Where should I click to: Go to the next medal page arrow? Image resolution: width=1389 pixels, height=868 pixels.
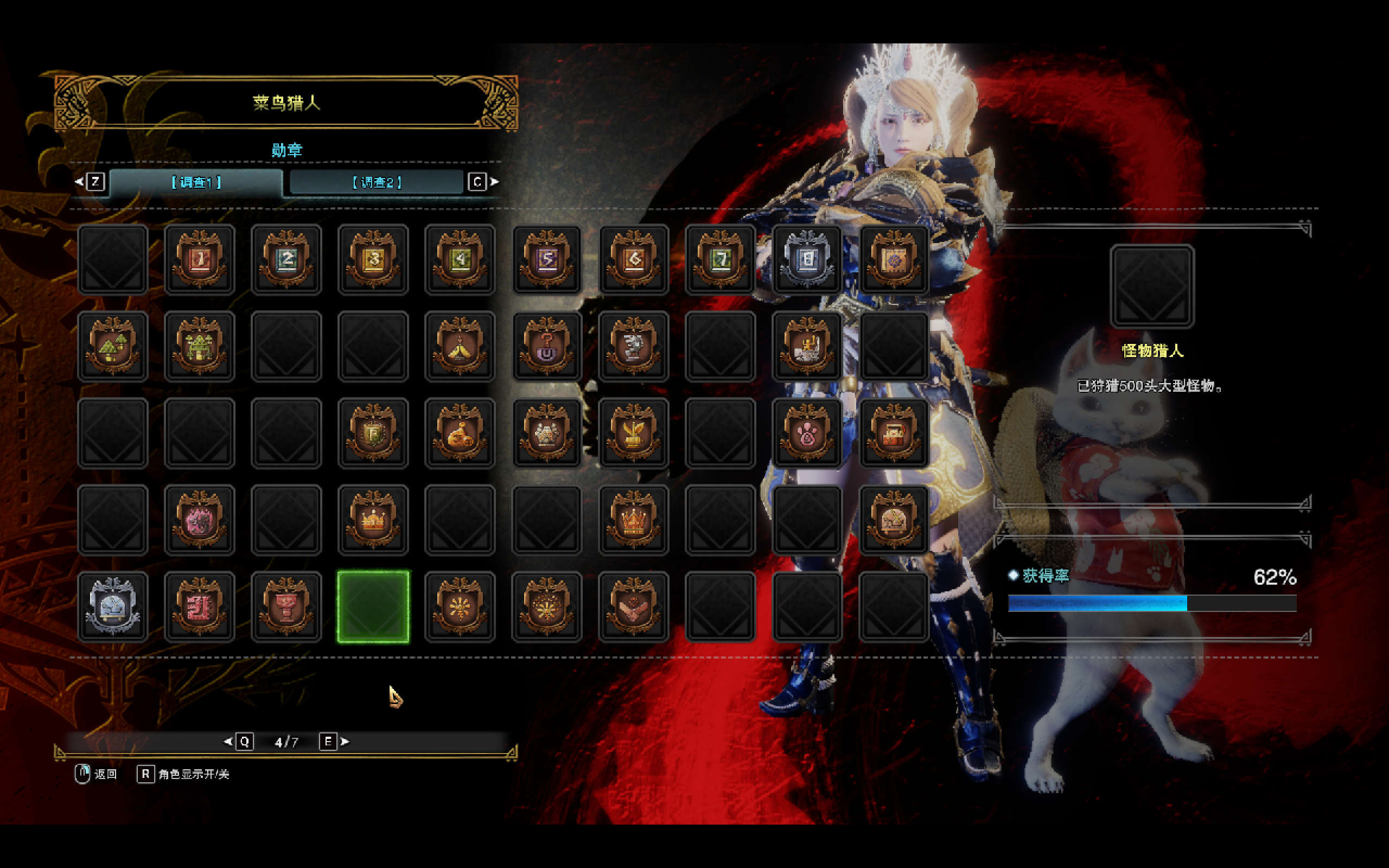pyautogui.click(x=345, y=742)
